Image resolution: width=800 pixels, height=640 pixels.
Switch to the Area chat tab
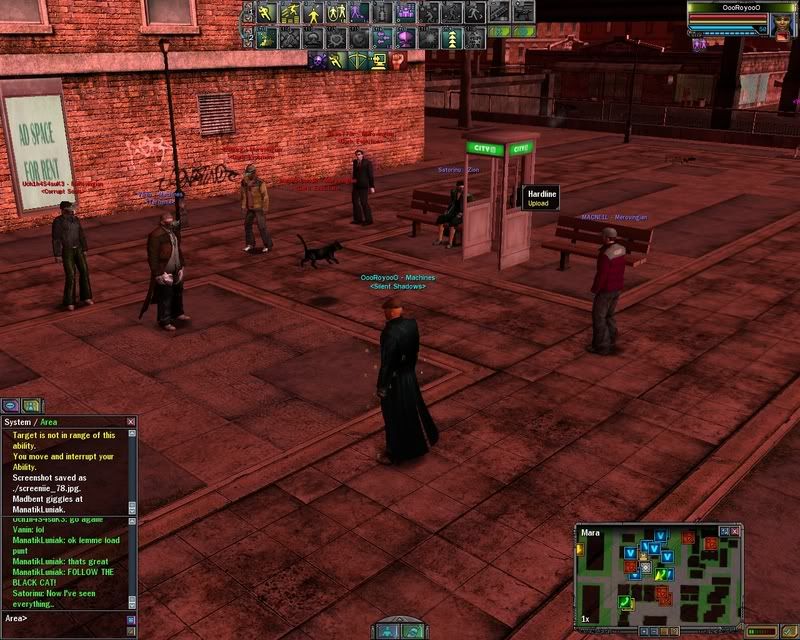tap(48, 422)
